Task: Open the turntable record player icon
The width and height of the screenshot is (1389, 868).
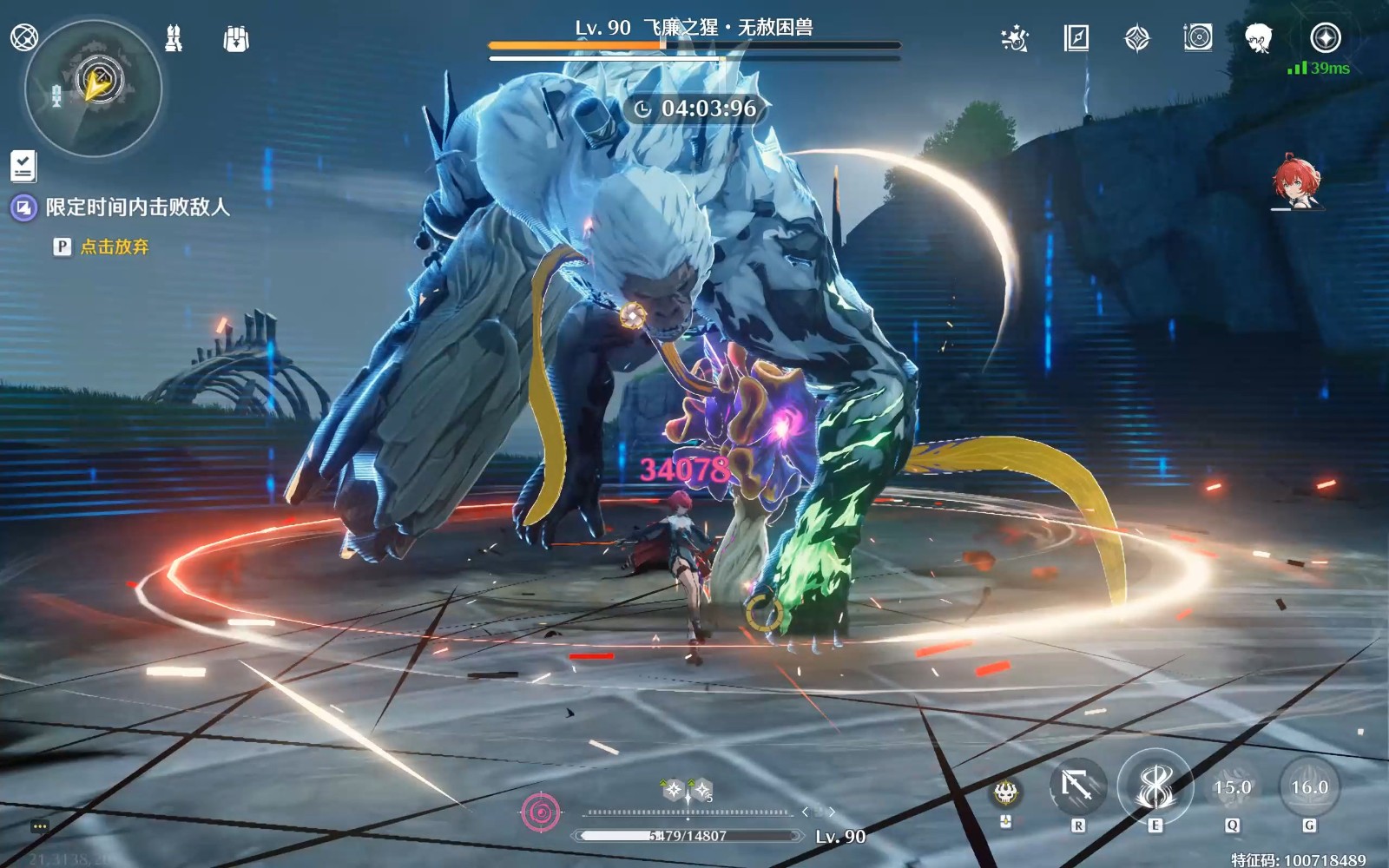Action: [1197, 37]
